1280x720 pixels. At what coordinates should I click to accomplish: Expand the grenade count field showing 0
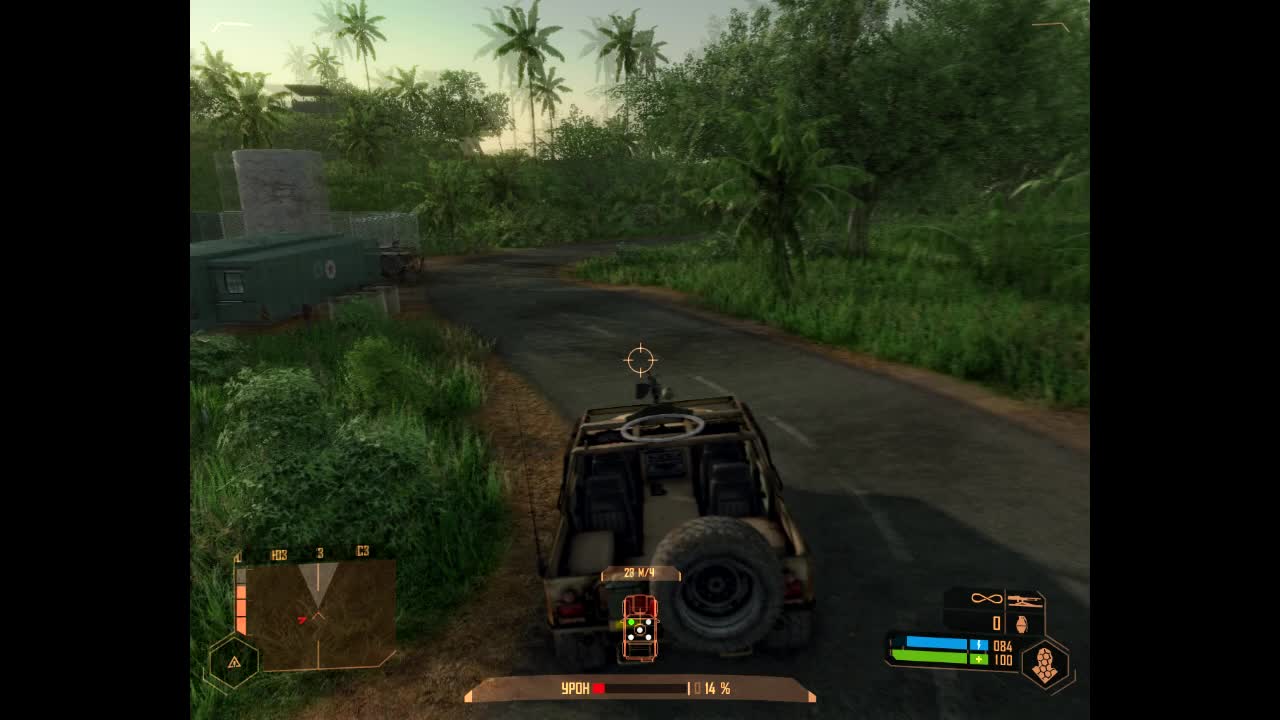point(996,622)
